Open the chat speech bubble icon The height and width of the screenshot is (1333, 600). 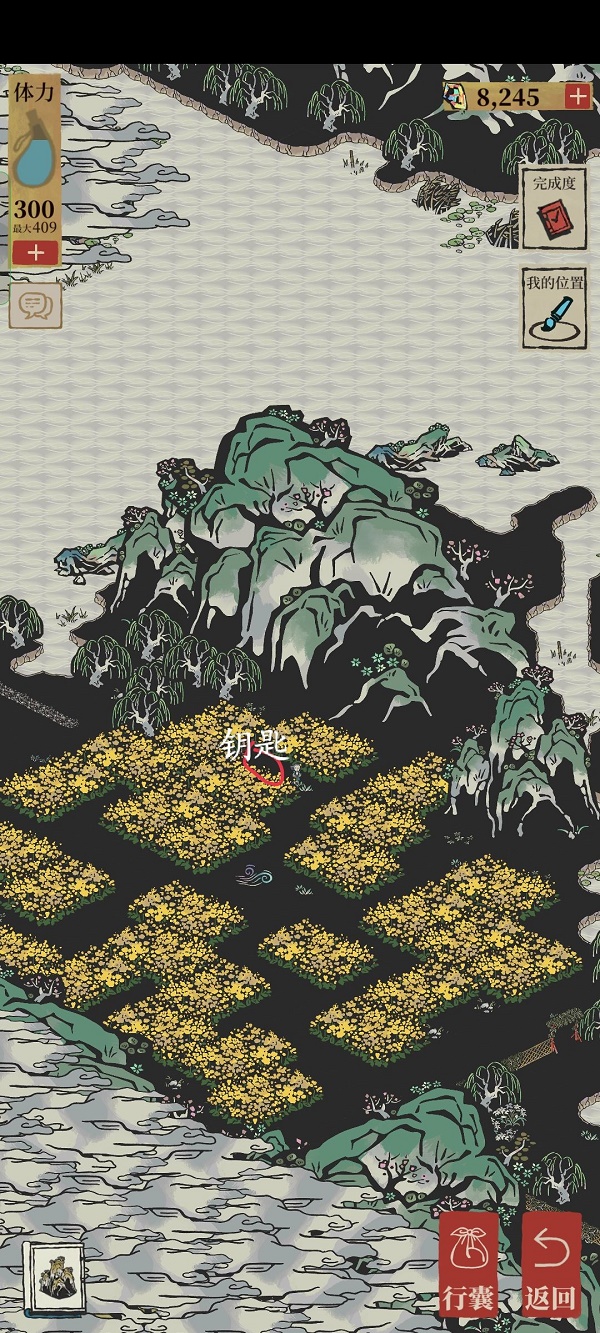tap(36, 306)
